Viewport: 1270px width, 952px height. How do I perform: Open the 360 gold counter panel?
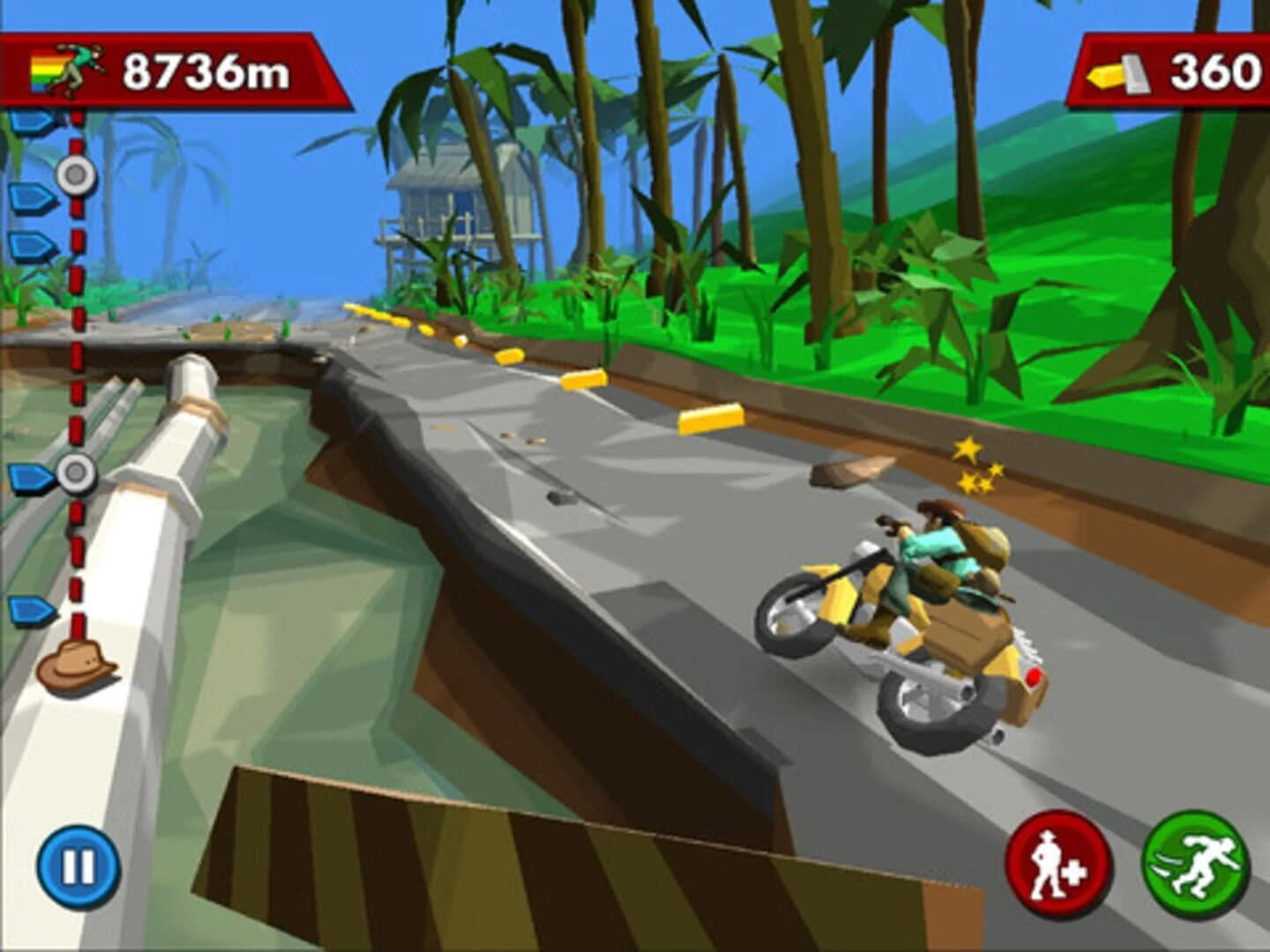1173,71
